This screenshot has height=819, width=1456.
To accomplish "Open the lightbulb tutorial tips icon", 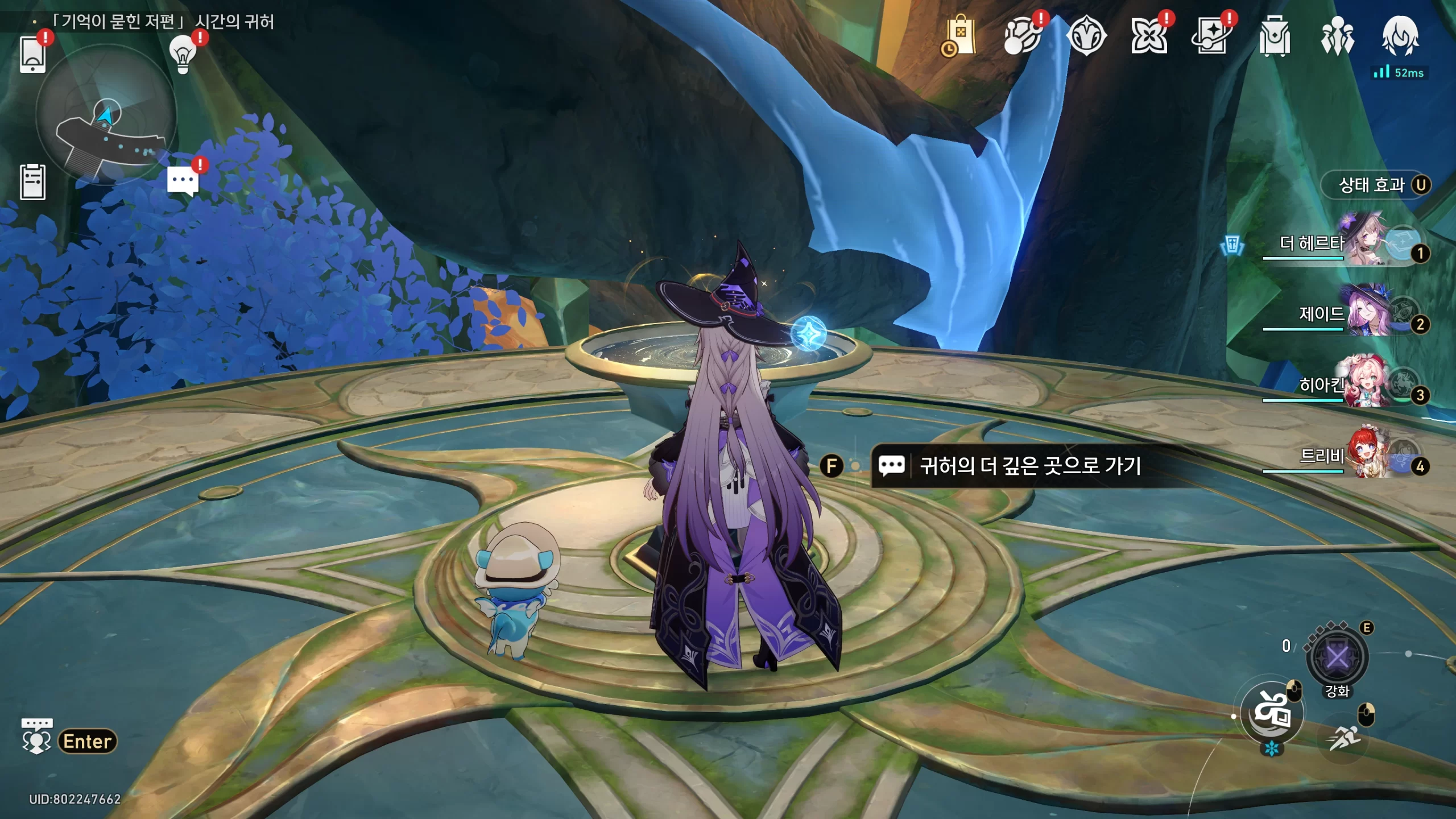I will pyautogui.click(x=183, y=55).
